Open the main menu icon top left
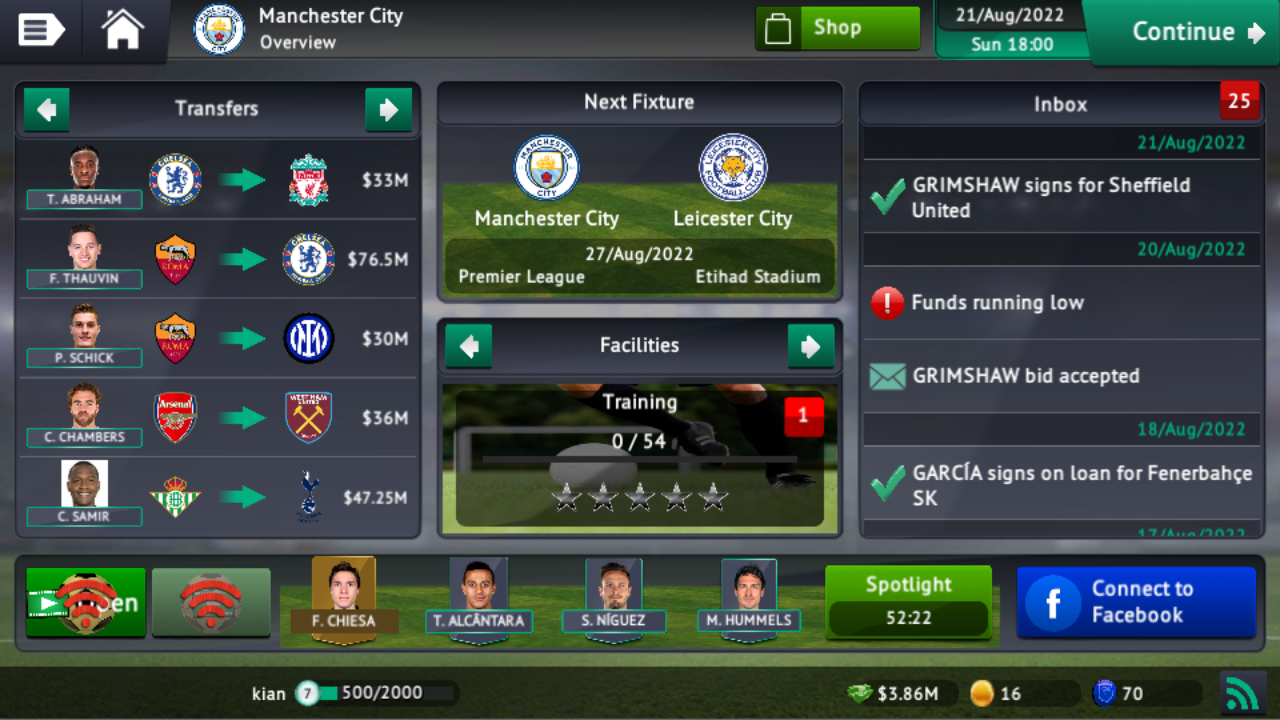 40,31
